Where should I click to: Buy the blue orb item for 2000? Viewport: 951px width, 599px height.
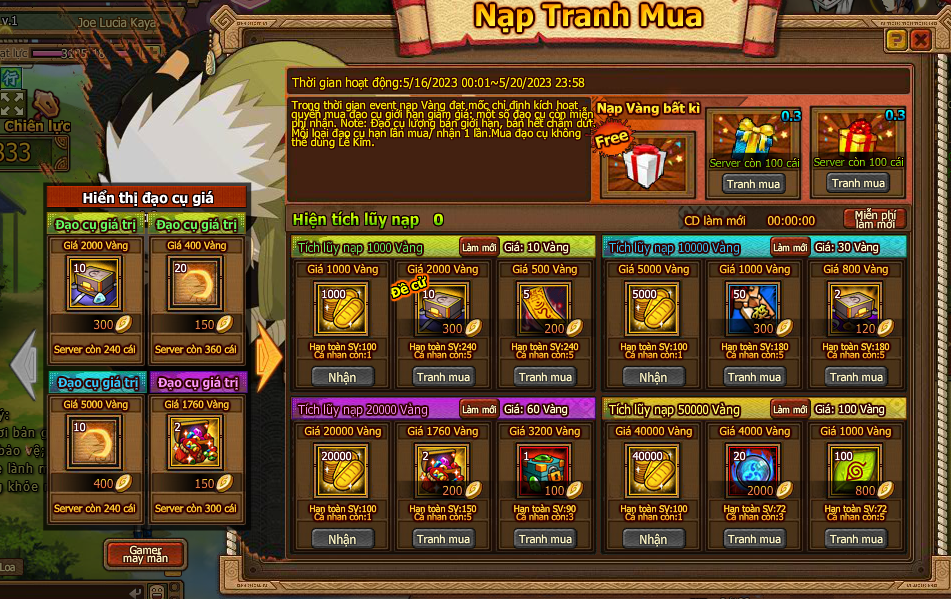[754, 539]
